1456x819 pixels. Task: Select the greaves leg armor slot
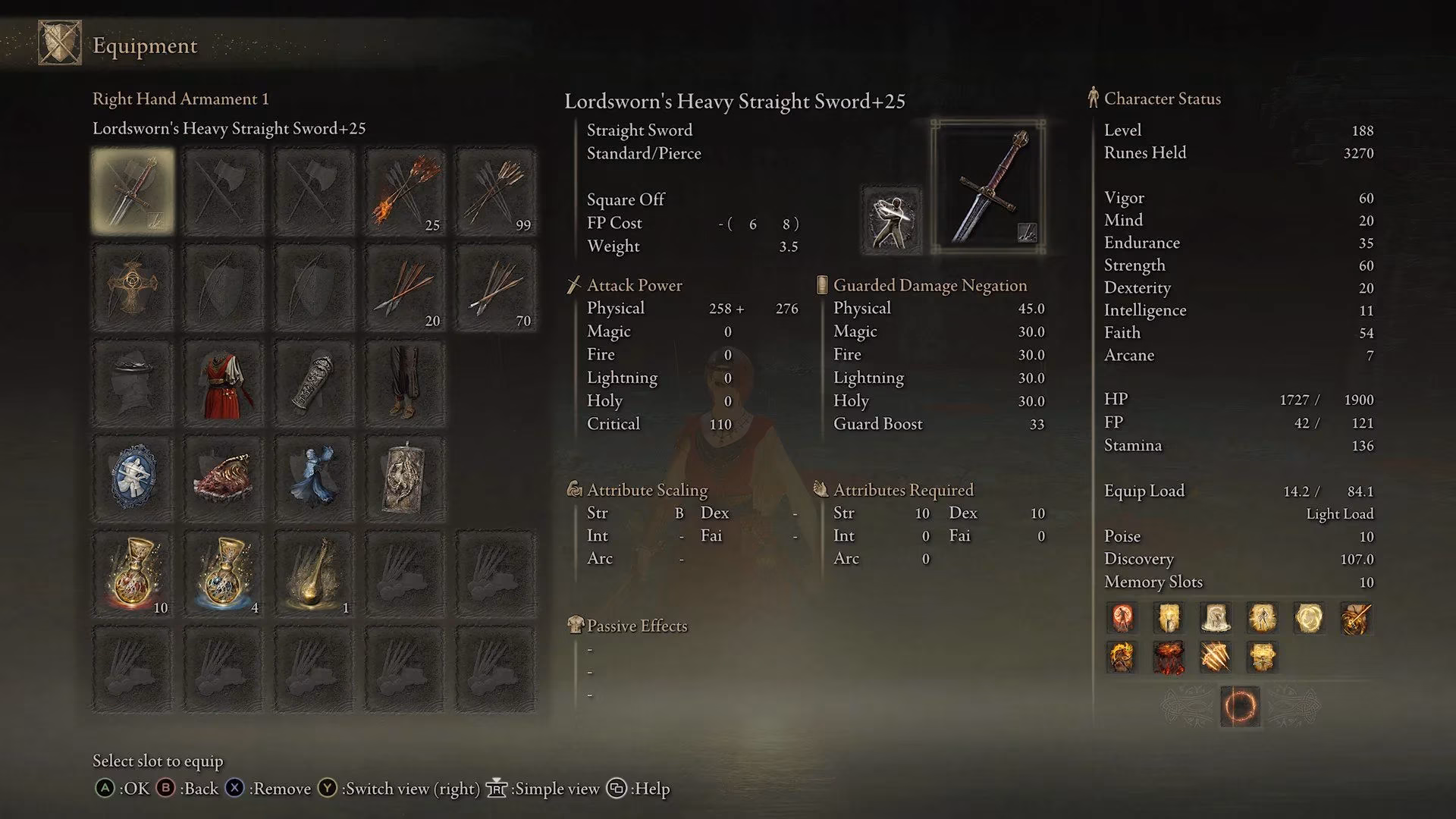[x=404, y=381]
